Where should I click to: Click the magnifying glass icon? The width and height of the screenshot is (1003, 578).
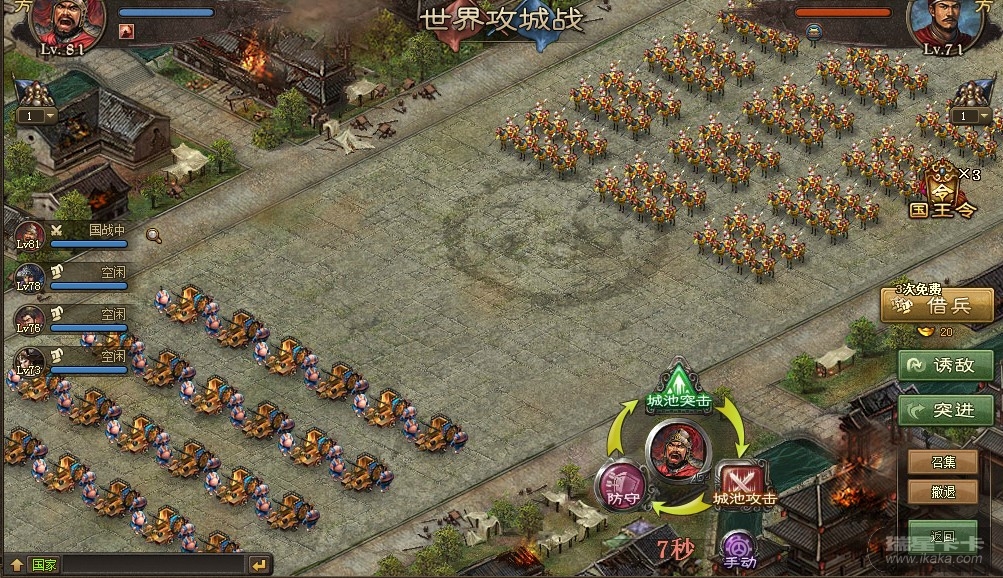(154, 236)
